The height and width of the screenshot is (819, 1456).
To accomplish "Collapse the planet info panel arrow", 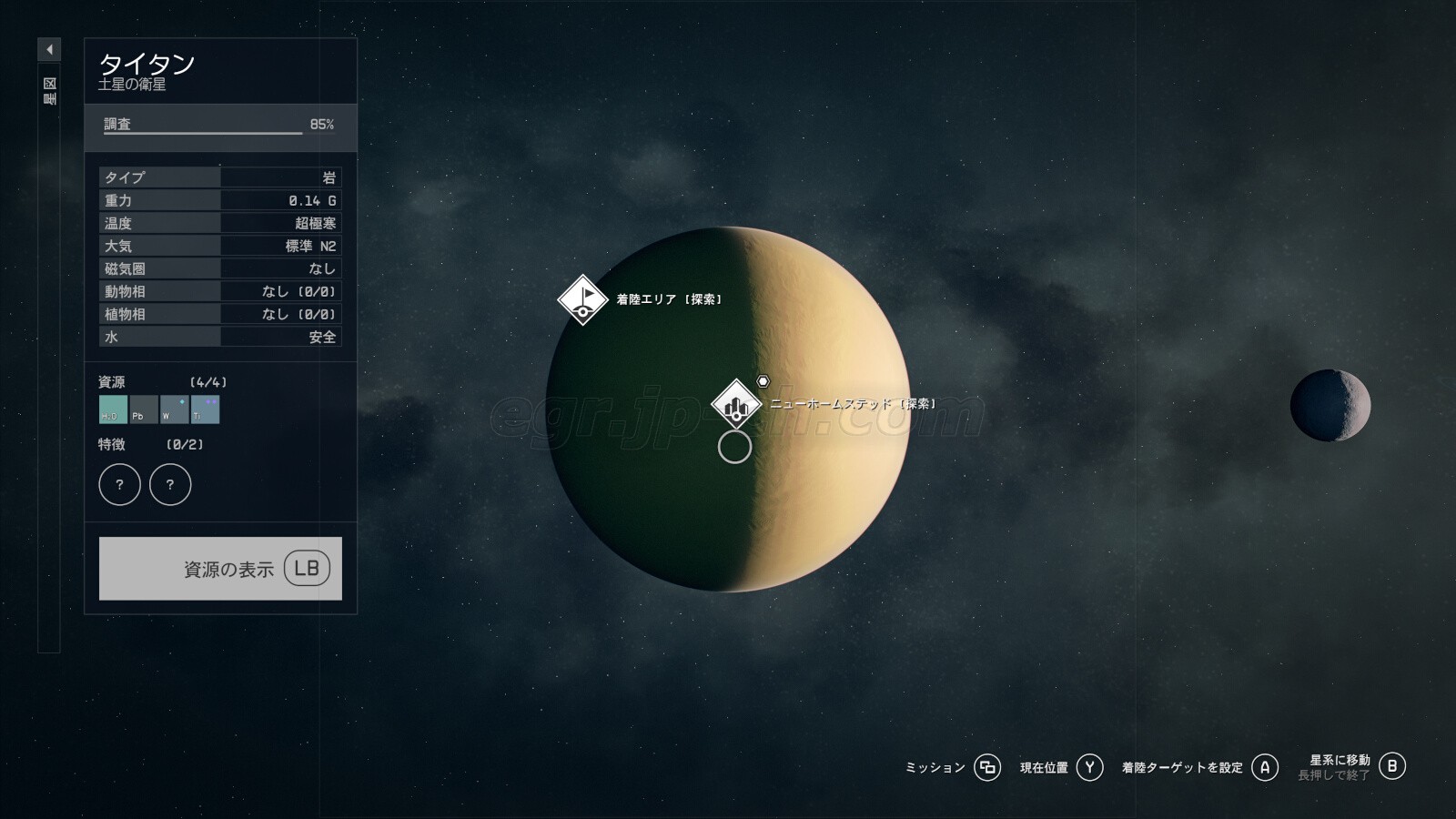I will point(49,49).
